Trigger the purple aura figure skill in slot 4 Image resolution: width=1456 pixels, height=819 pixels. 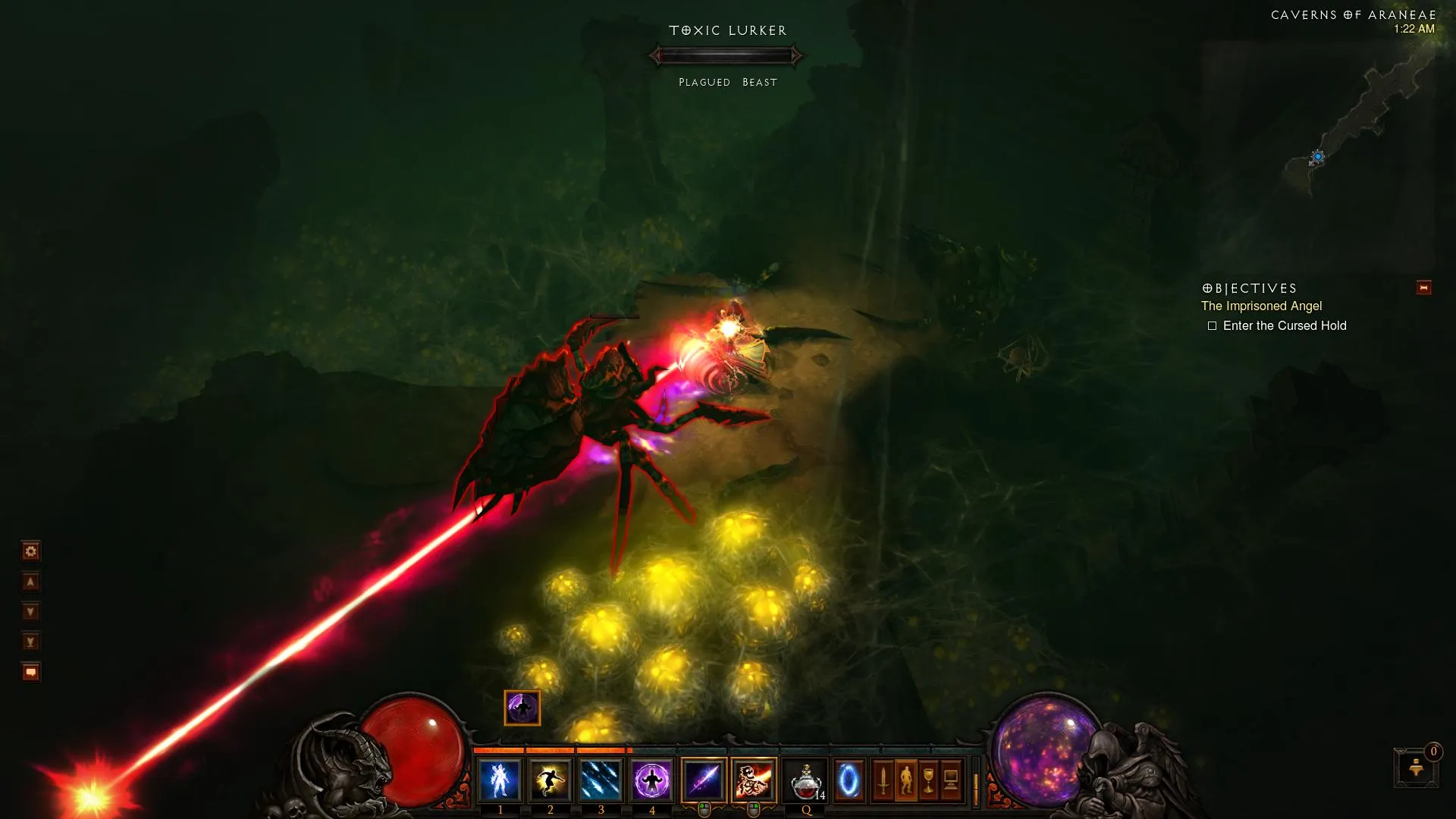(651, 780)
